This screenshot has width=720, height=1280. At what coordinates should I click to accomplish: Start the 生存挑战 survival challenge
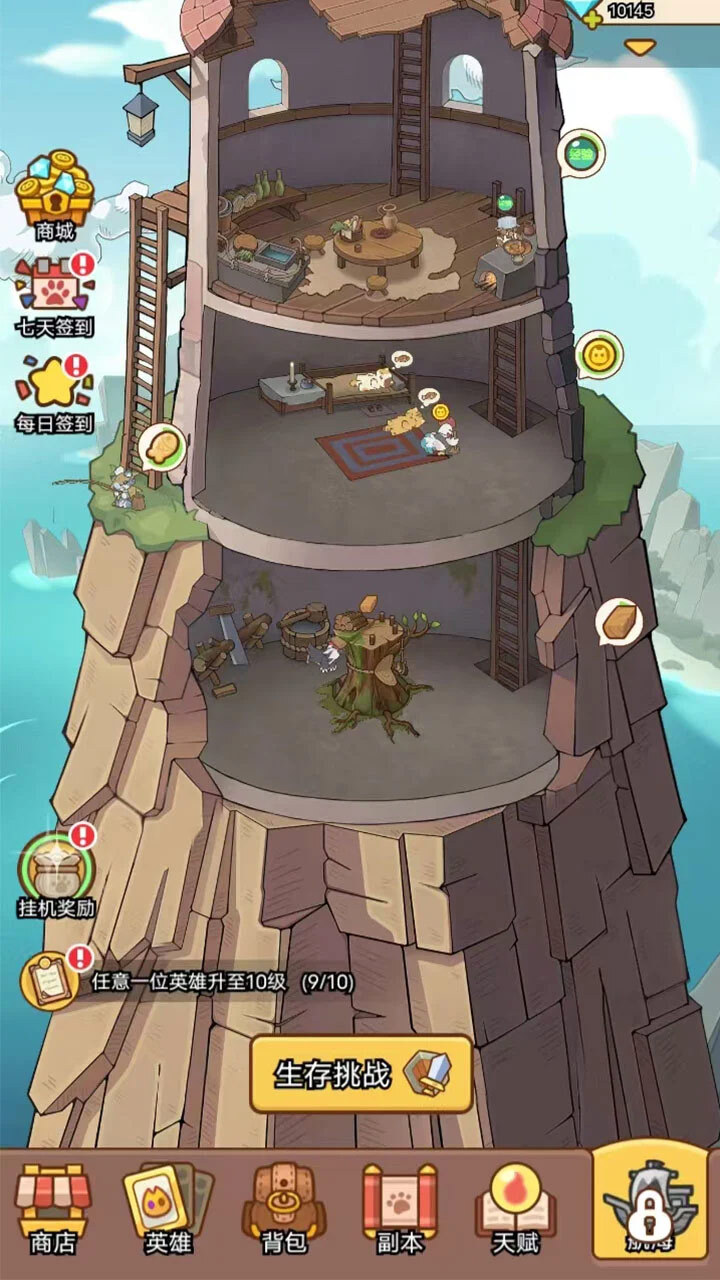point(361,1074)
